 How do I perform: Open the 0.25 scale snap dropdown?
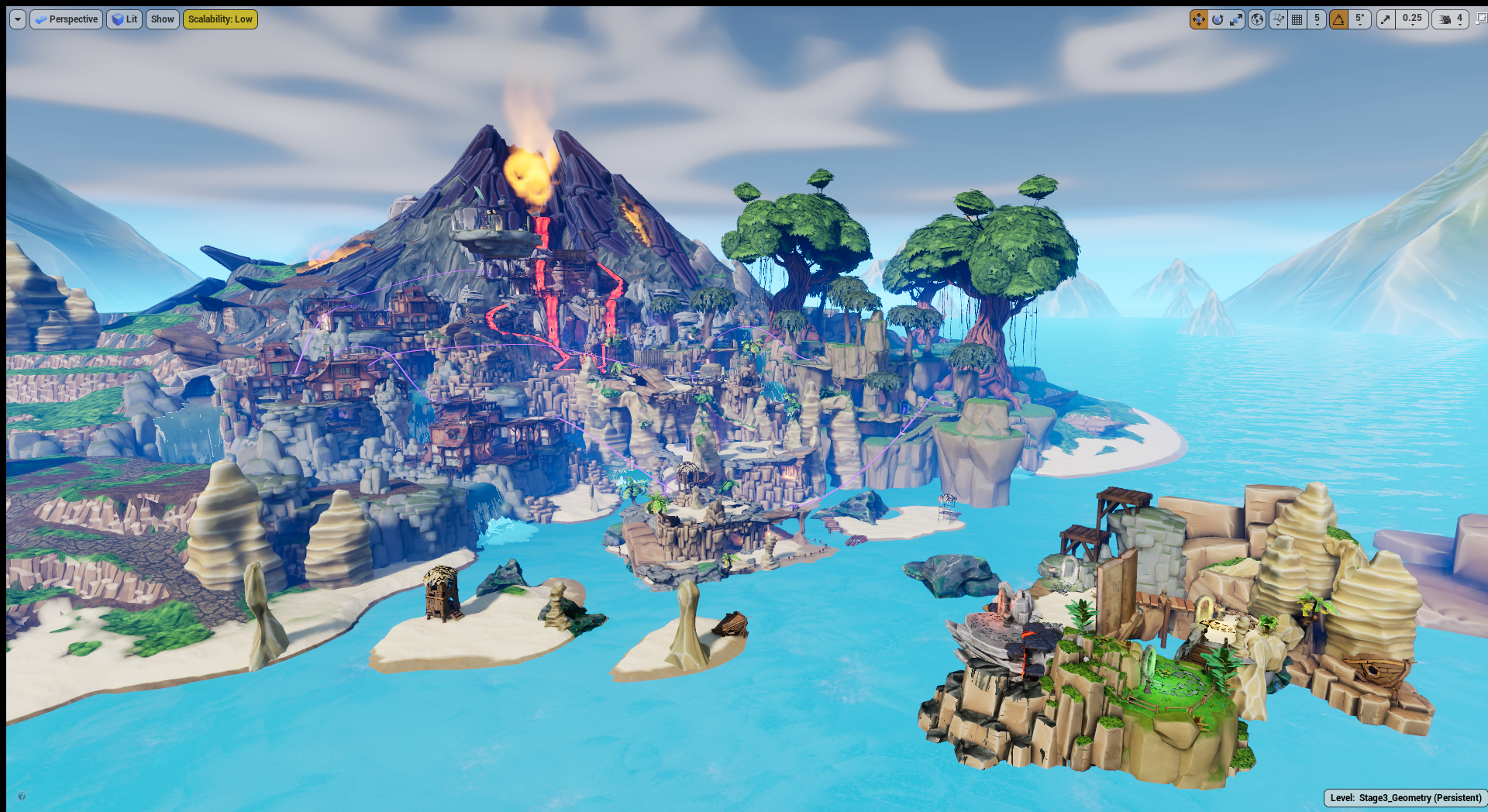point(1412,19)
